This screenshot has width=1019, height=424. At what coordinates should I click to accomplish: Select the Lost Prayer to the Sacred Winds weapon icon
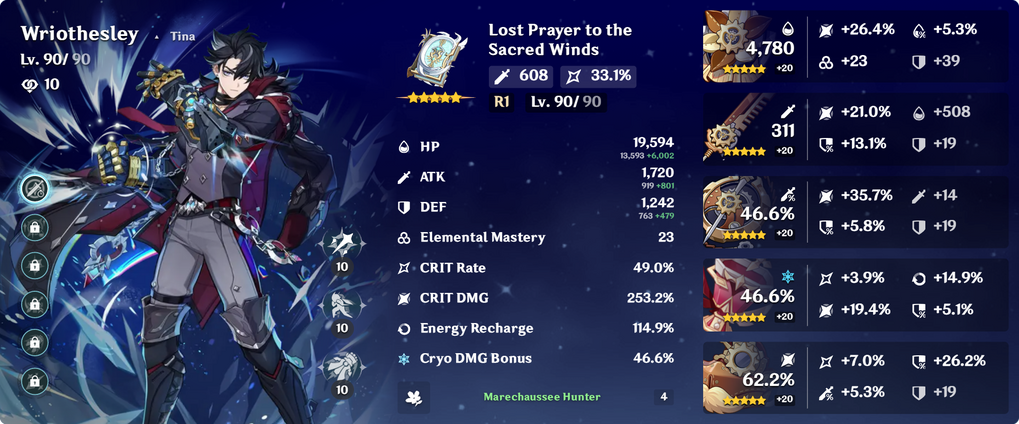coord(434,57)
